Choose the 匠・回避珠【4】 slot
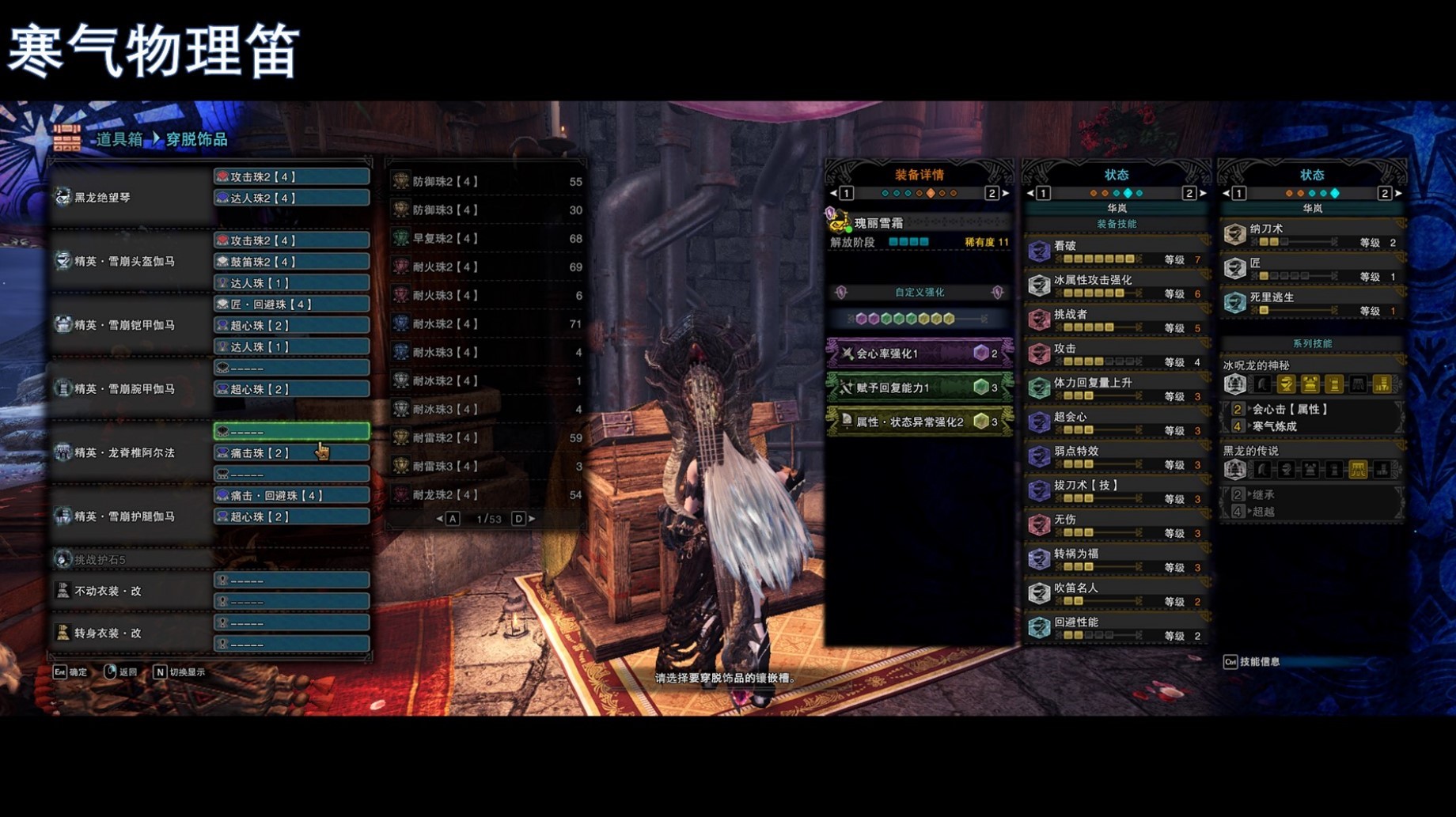This screenshot has height=817, width=1456. (x=291, y=304)
